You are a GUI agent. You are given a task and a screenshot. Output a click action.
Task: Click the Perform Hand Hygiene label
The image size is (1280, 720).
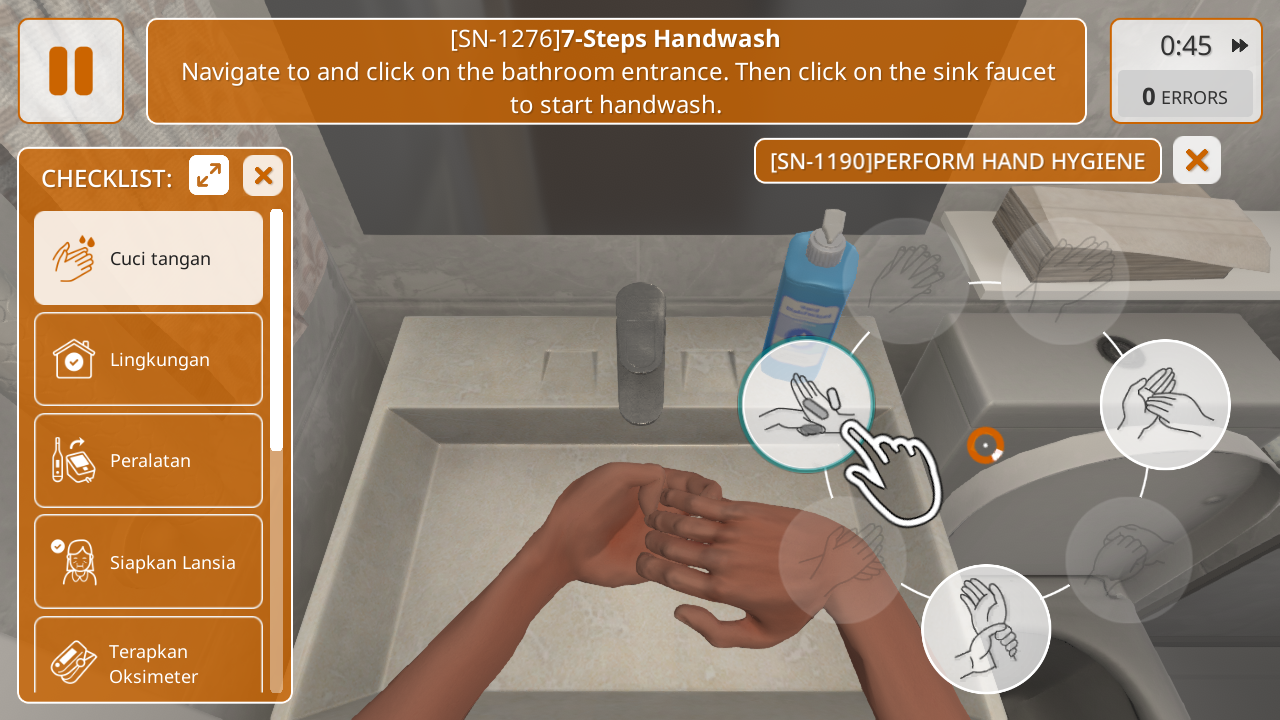coord(957,161)
